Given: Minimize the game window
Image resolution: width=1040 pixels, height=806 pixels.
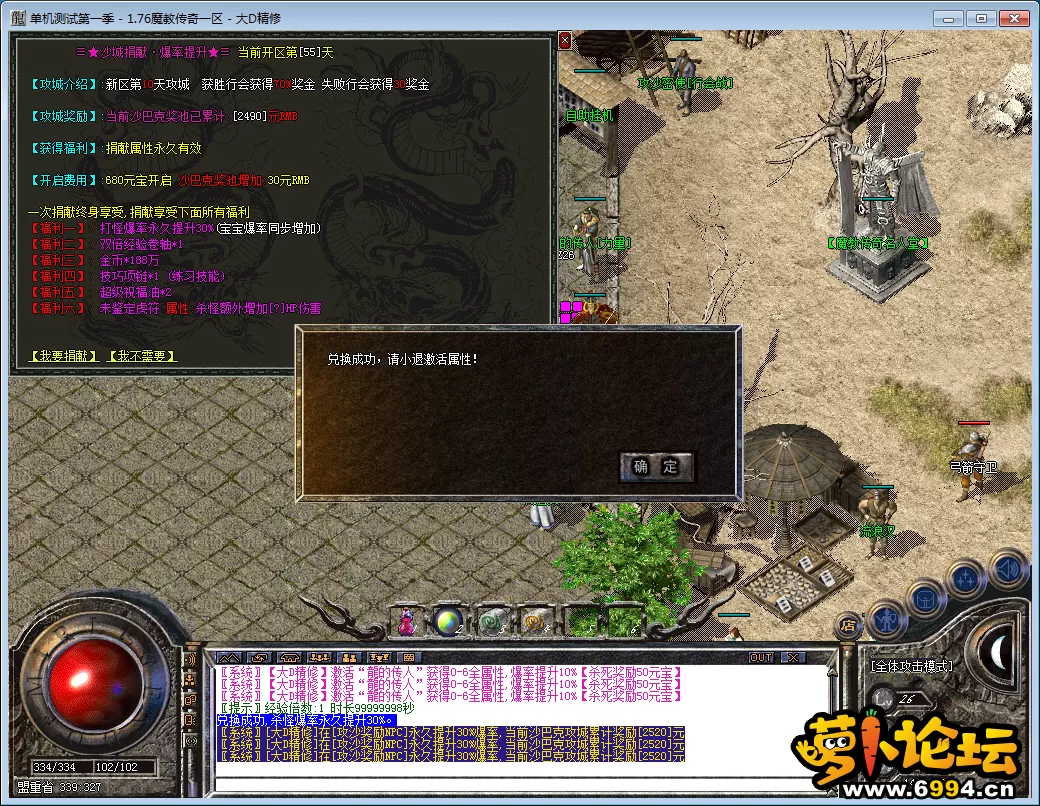Looking at the screenshot, I should (950, 19).
